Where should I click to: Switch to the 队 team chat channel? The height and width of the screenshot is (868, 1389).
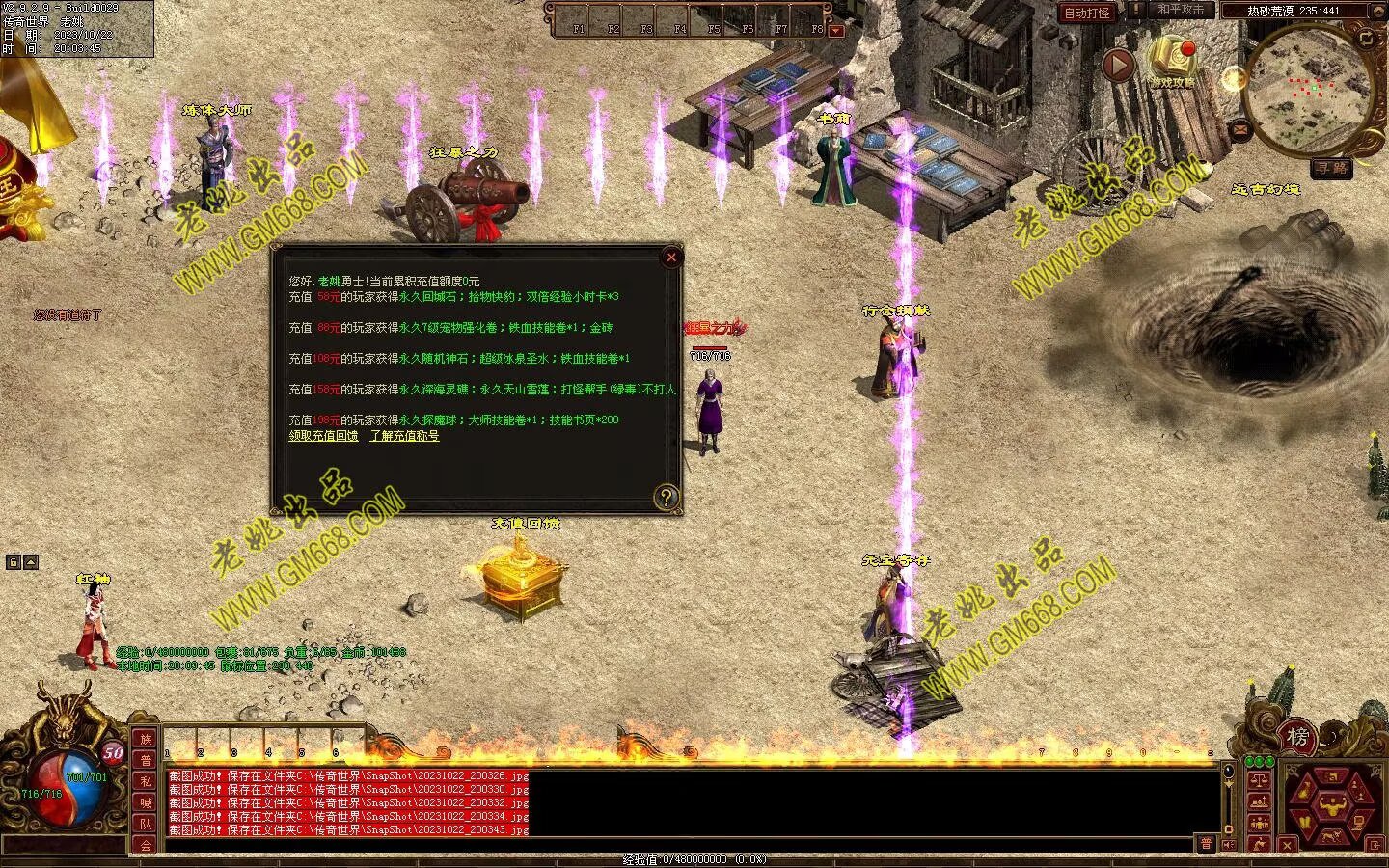coord(146,824)
